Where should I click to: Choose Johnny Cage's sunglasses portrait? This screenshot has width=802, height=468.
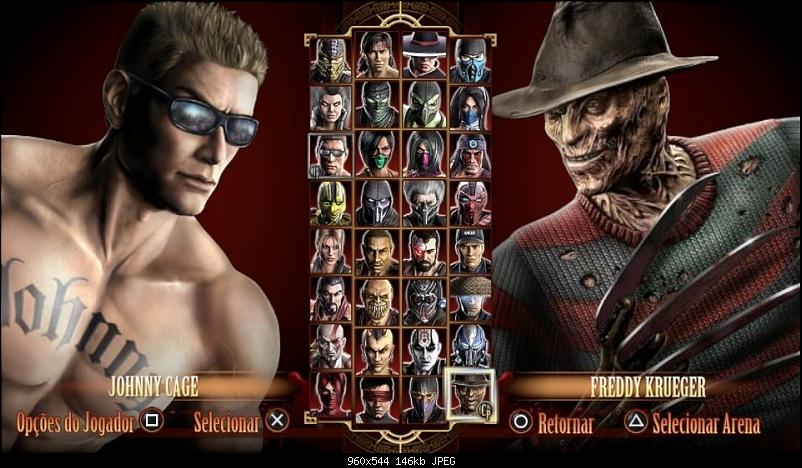point(330,155)
